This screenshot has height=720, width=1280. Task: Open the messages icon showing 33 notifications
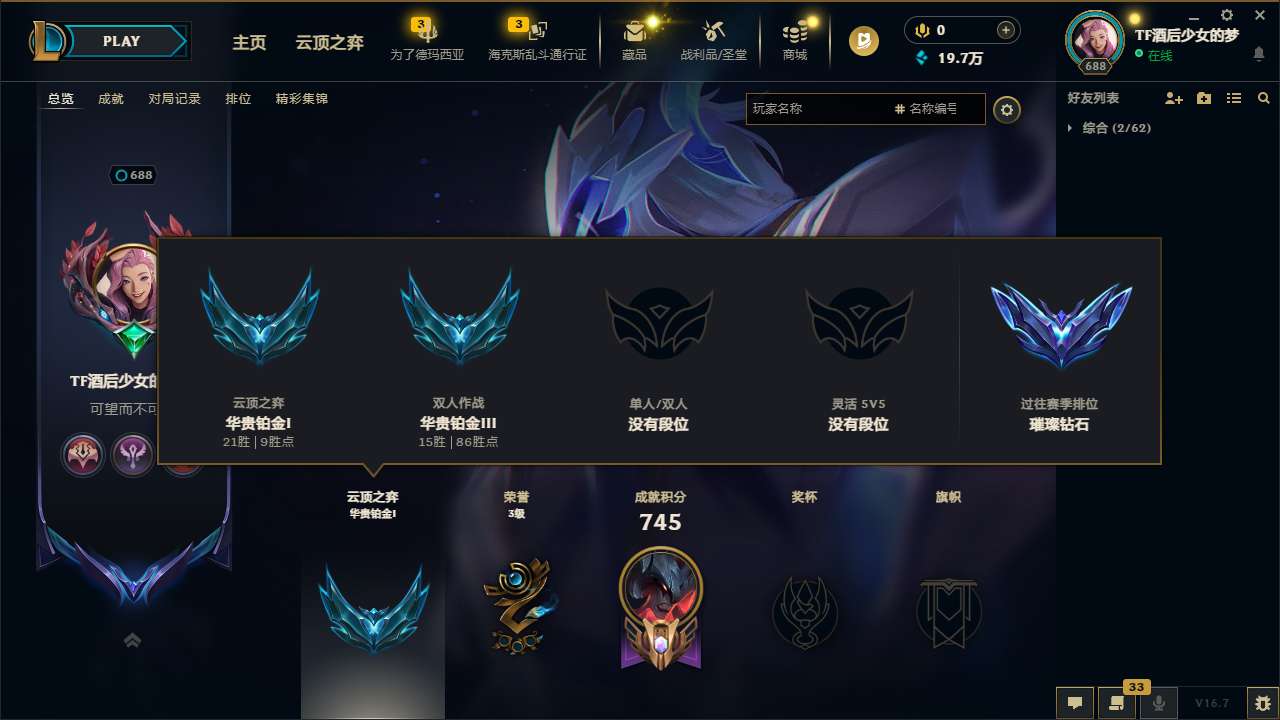click(1117, 703)
